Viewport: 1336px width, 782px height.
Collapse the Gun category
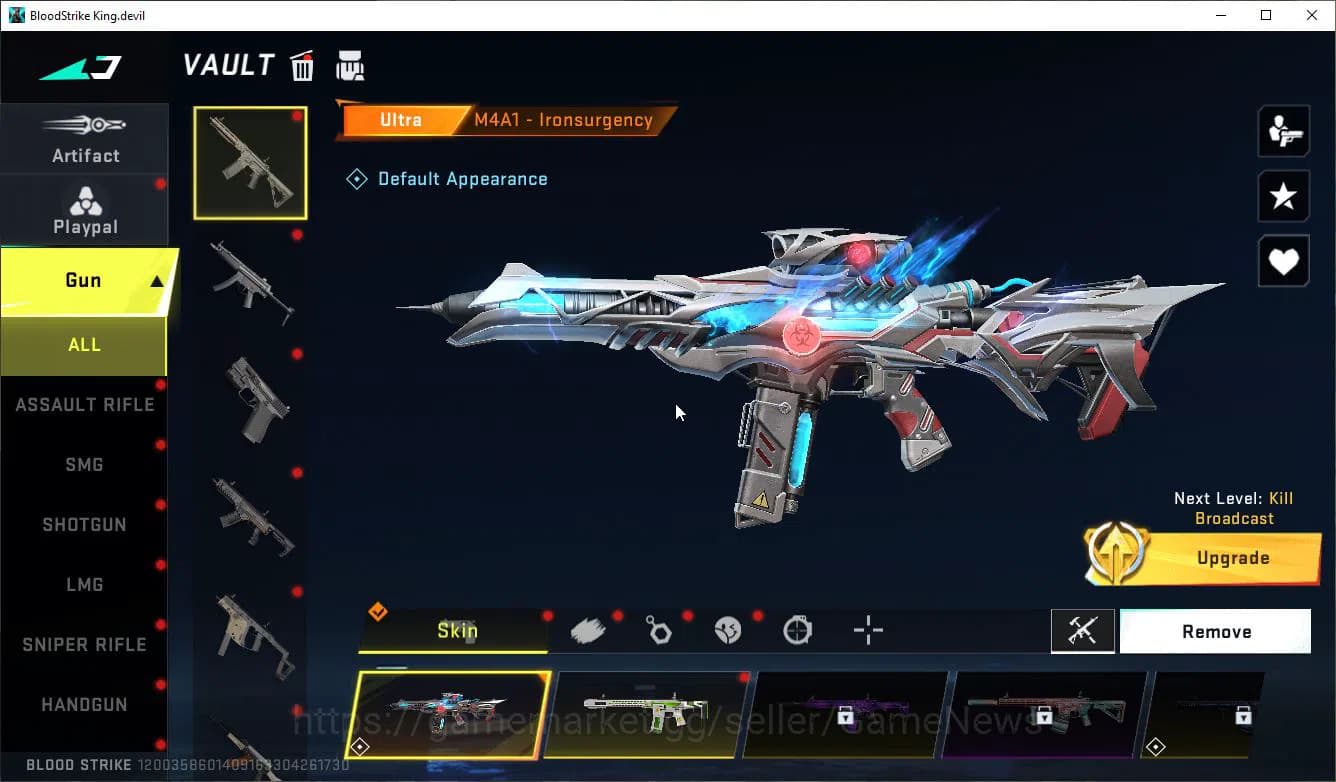pos(85,281)
